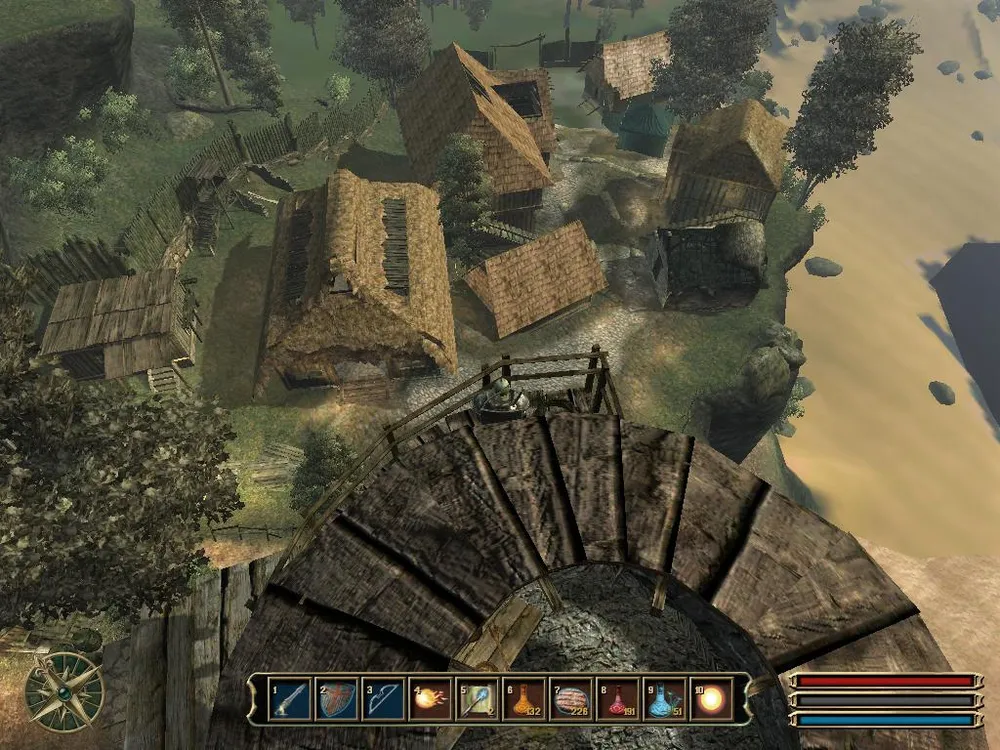Click the orange potion with 132 count
The width and height of the screenshot is (1000, 750).
[x=525, y=698]
